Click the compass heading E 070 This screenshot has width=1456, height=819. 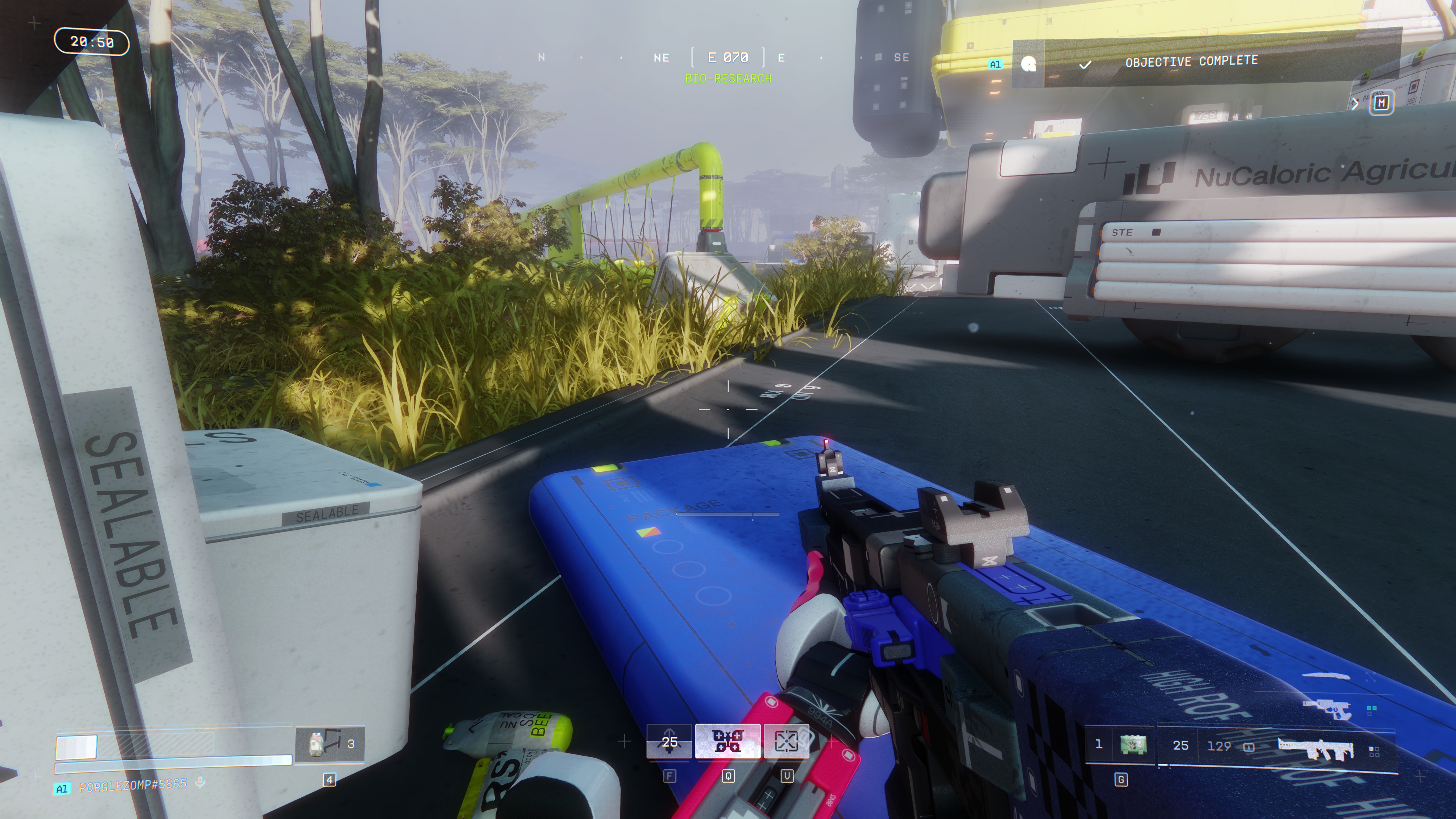pos(728,58)
